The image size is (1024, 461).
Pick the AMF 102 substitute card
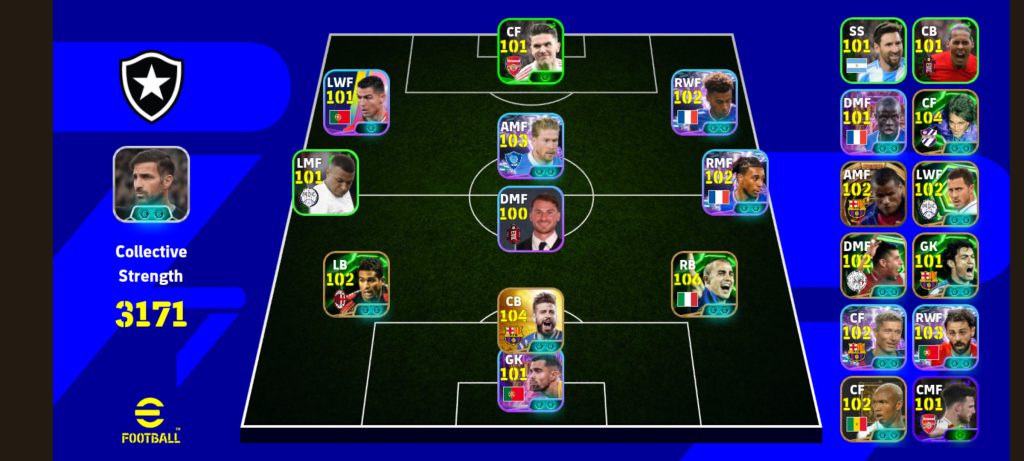point(873,194)
